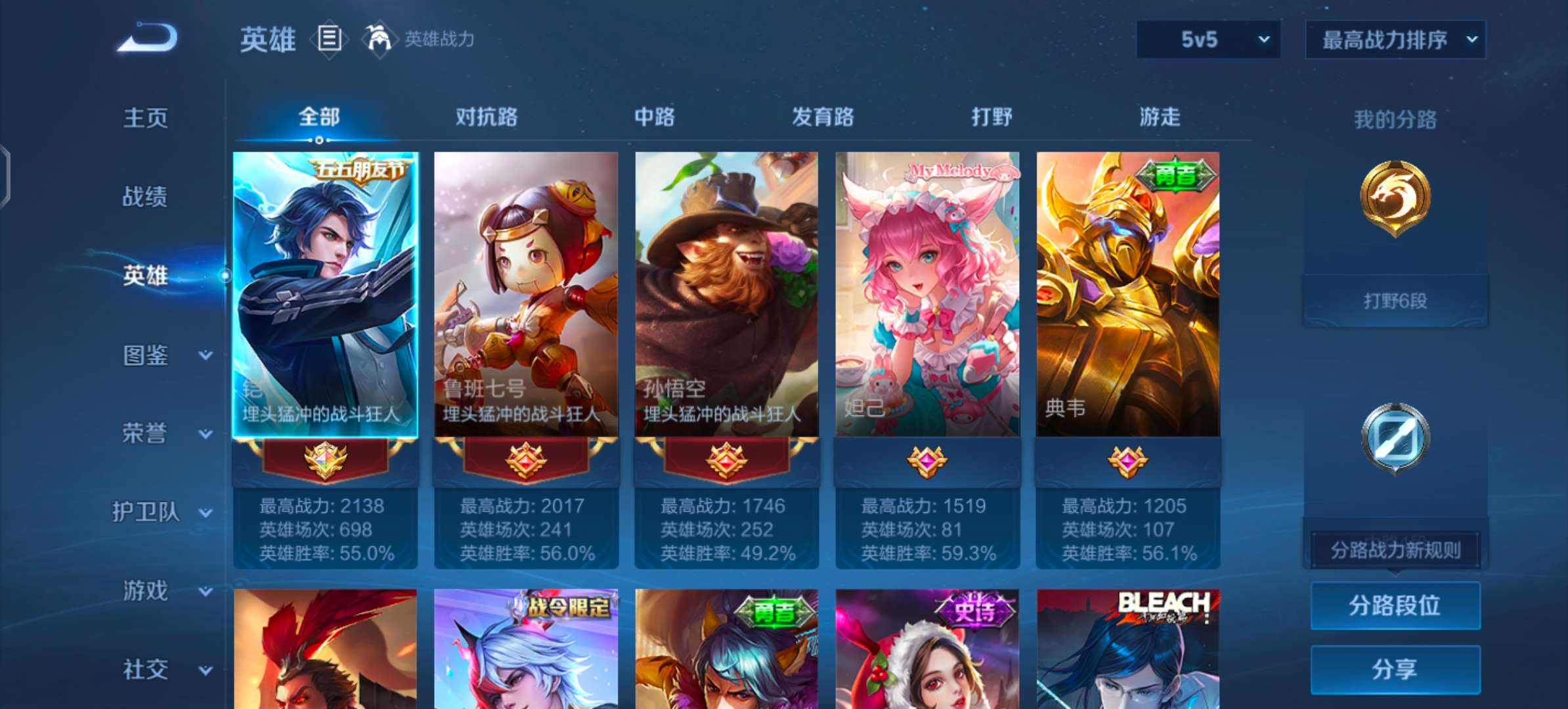Click the 分路段位 button
Viewport: 1568px width, 709px height.
1395,605
